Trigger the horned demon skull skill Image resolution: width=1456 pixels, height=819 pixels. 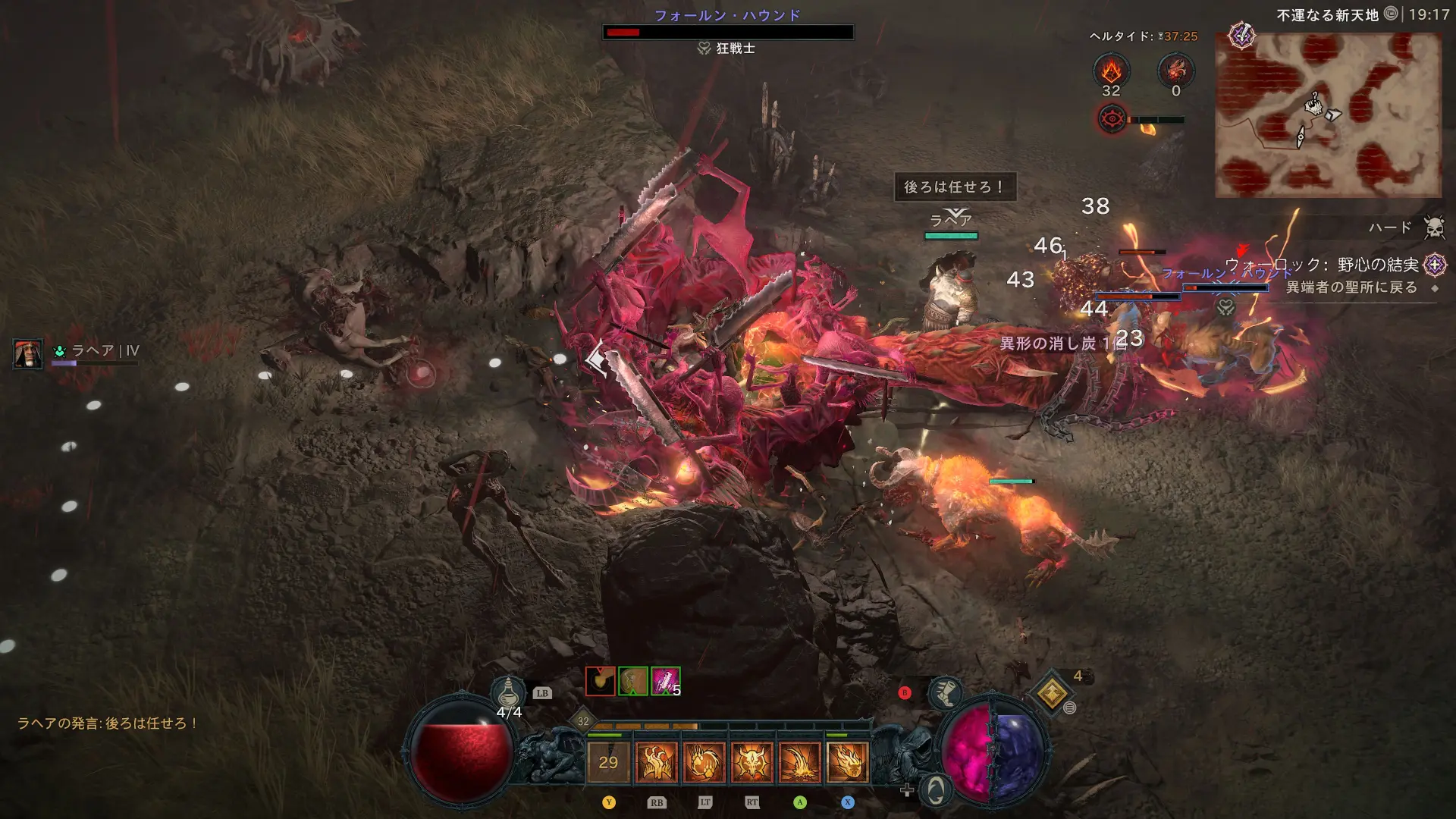[x=752, y=762]
